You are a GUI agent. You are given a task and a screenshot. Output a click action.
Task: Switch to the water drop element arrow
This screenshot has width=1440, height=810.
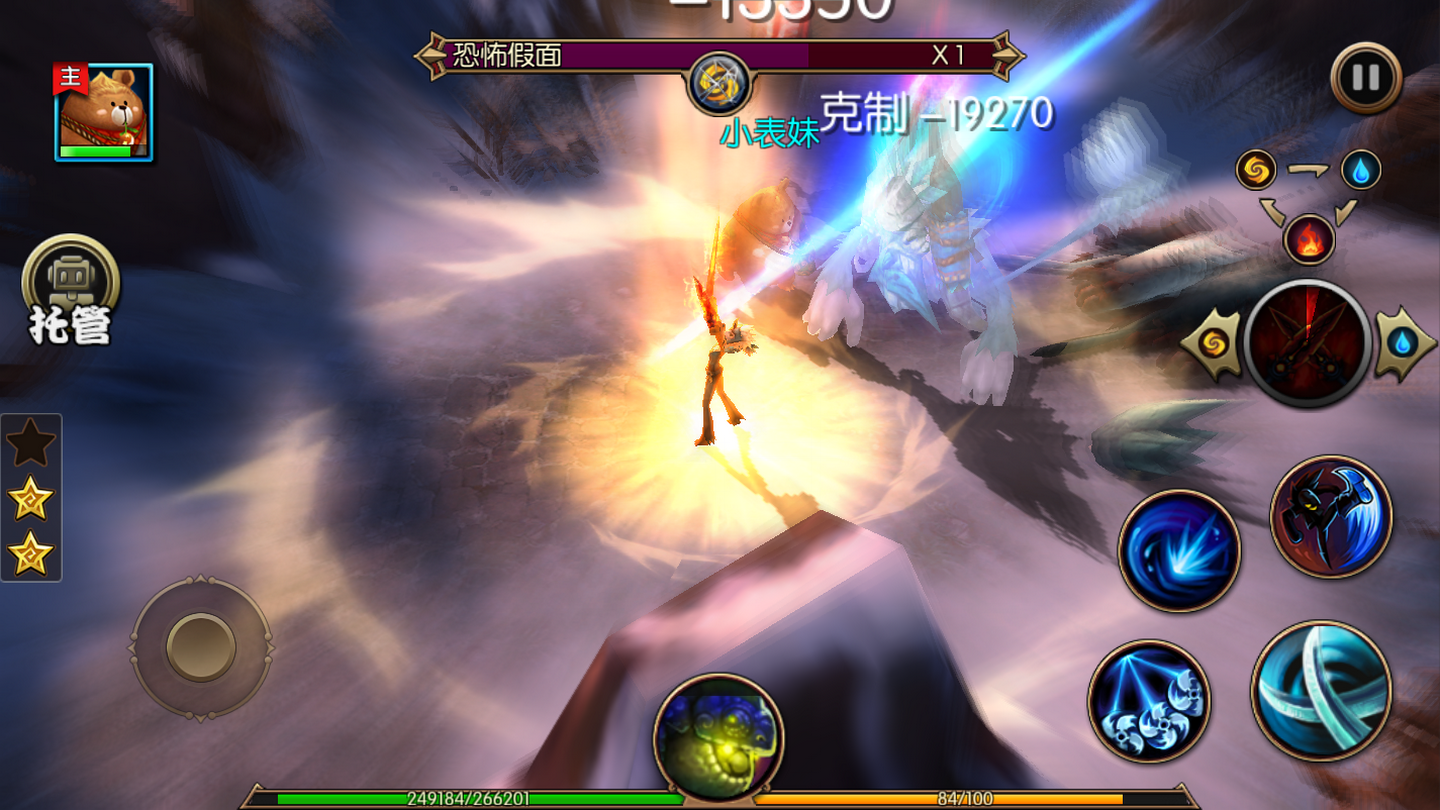1403,344
